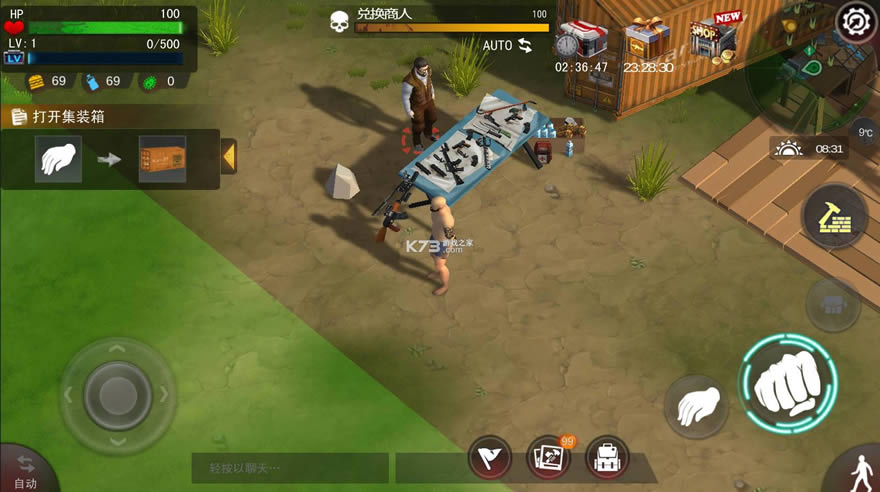Open the backpack inventory
The image size is (880, 492).
(x=607, y=458)
